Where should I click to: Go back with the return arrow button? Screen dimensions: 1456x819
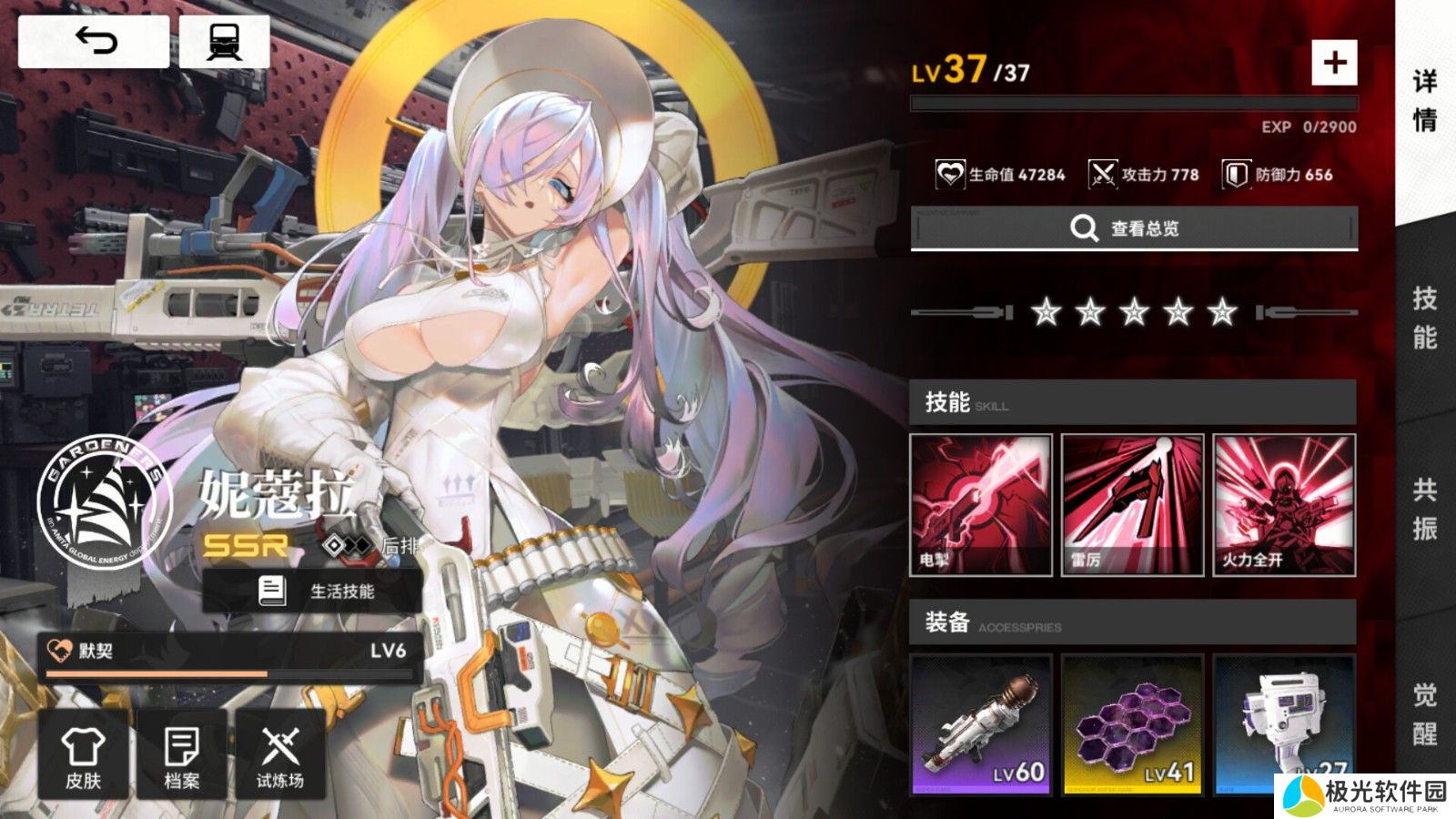coord(94,41)
